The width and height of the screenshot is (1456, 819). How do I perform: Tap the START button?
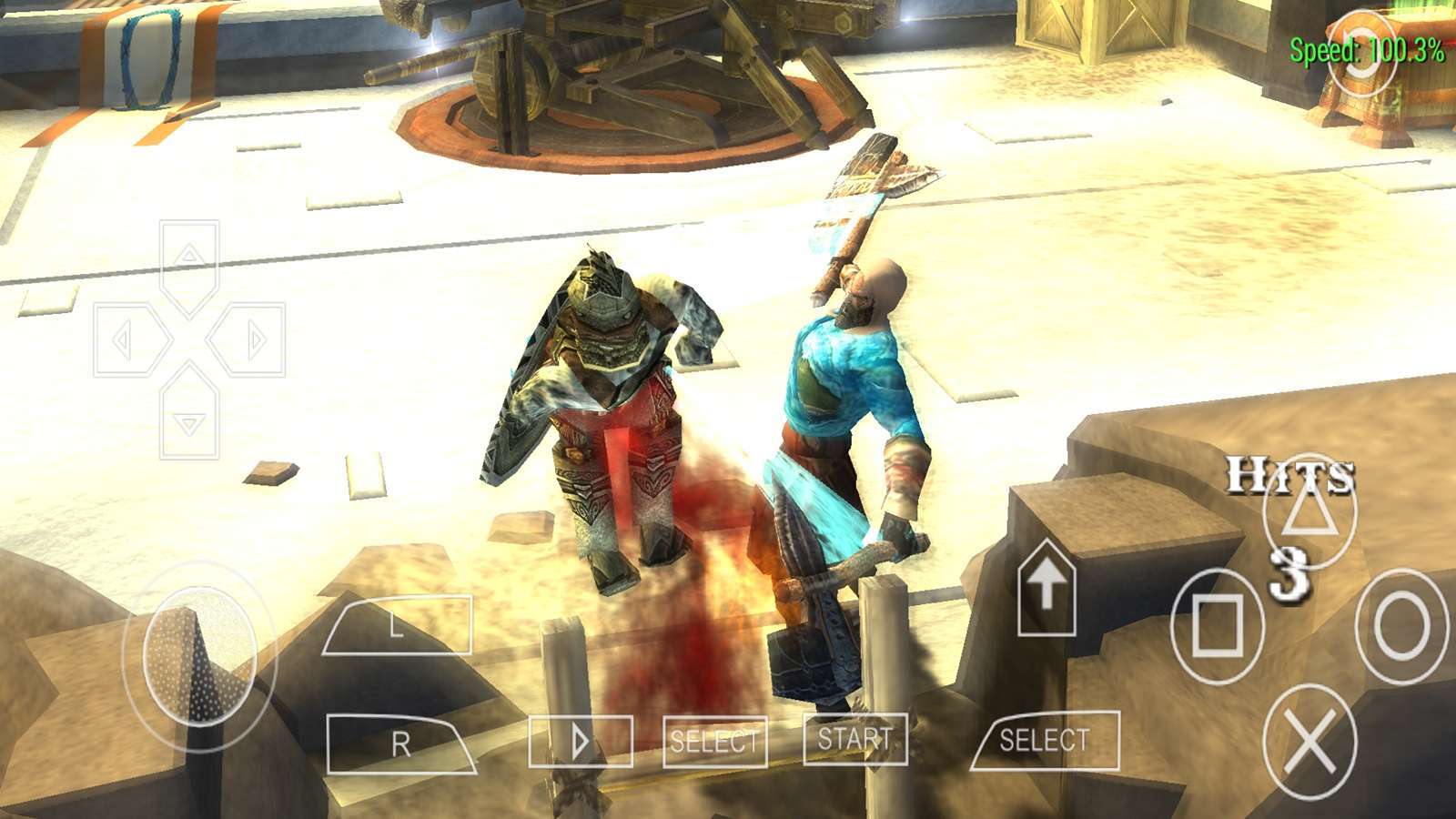click(x=854, y=738)
